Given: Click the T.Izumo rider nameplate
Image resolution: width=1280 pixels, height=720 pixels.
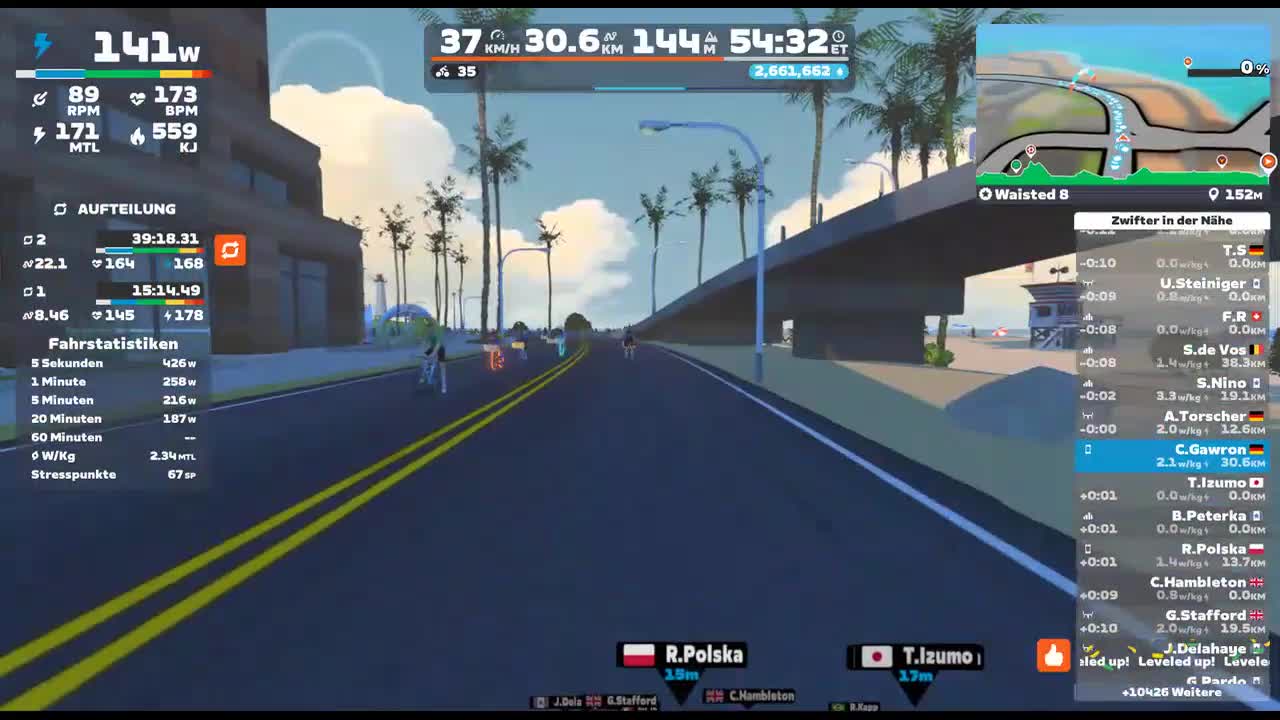Looking at the screenshot, I should [915, 656].
